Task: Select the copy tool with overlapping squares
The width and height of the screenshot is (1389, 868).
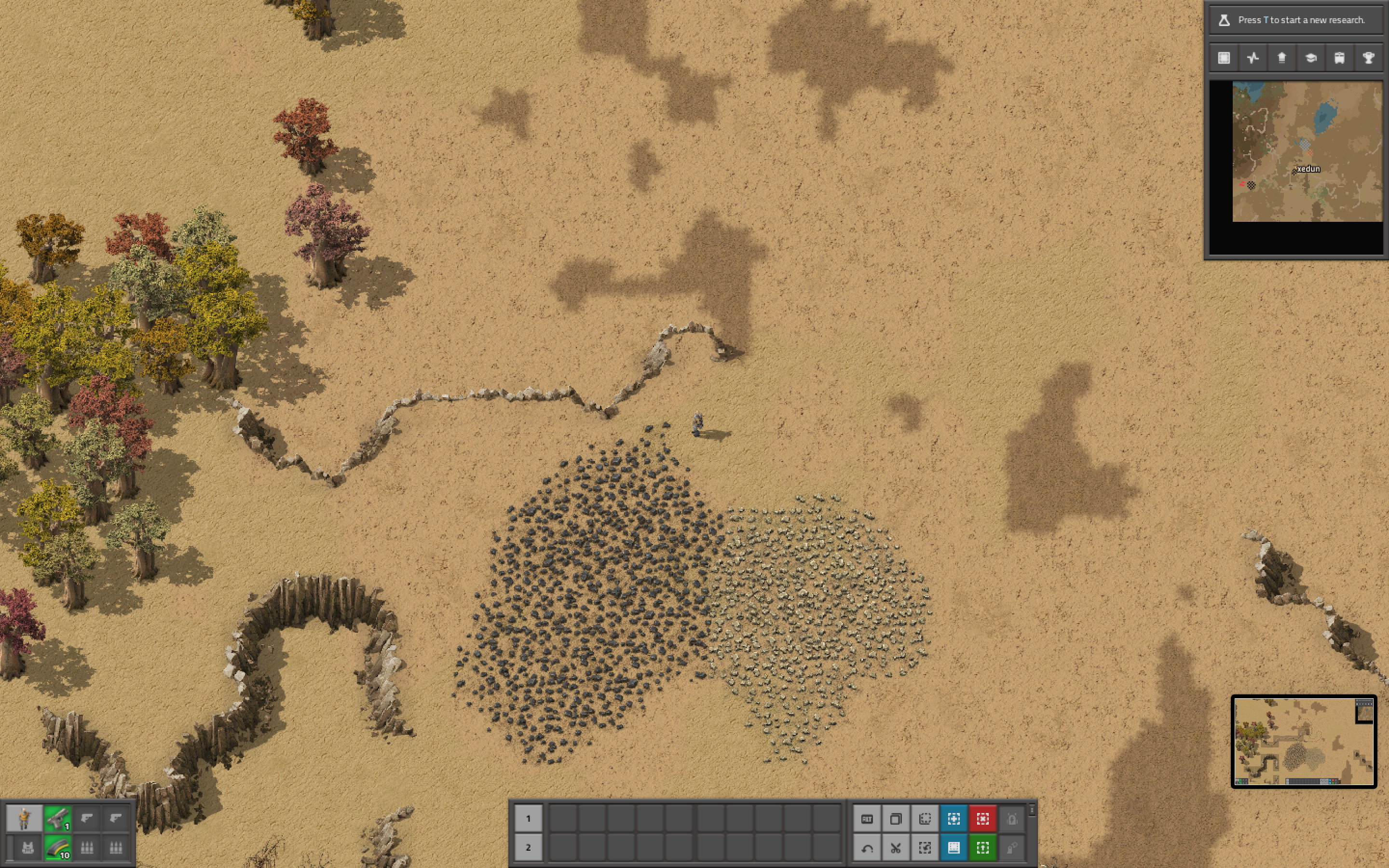Action: click(x=896, y=819)
